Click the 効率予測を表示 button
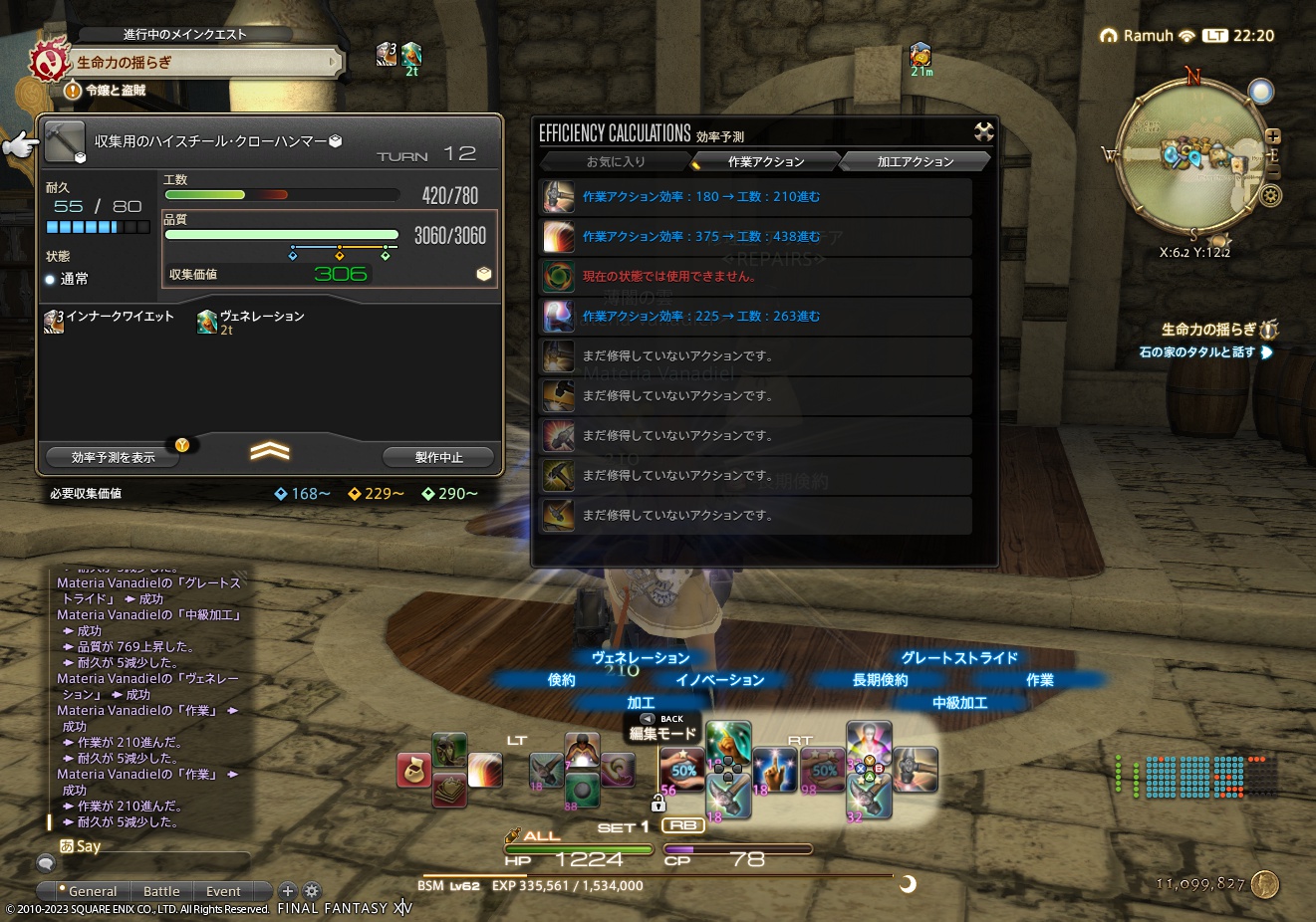Viewport: 1316px width, 922px height. click(x=111, y=457)
